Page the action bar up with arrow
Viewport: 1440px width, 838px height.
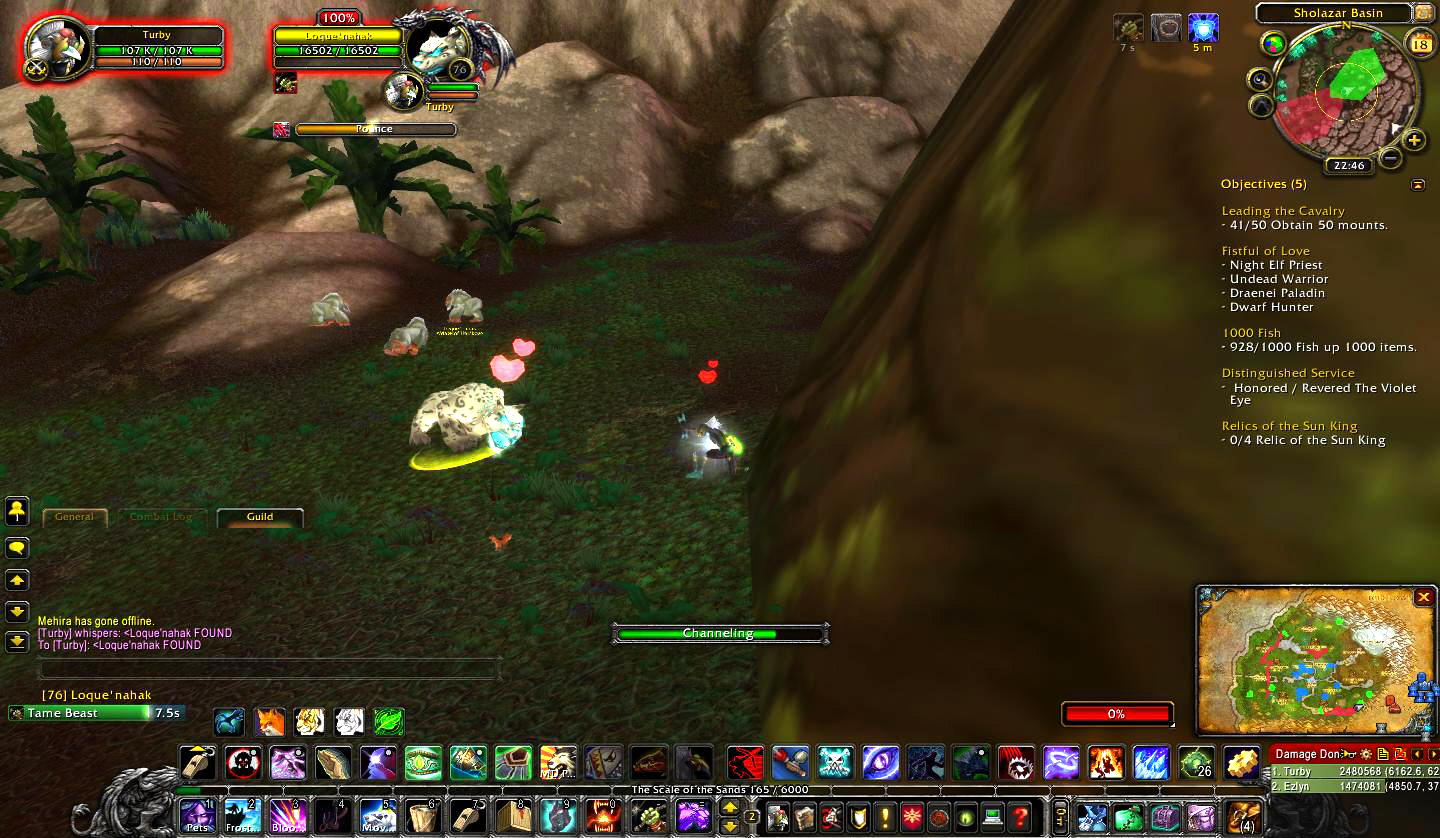click(x=729, y=807)
